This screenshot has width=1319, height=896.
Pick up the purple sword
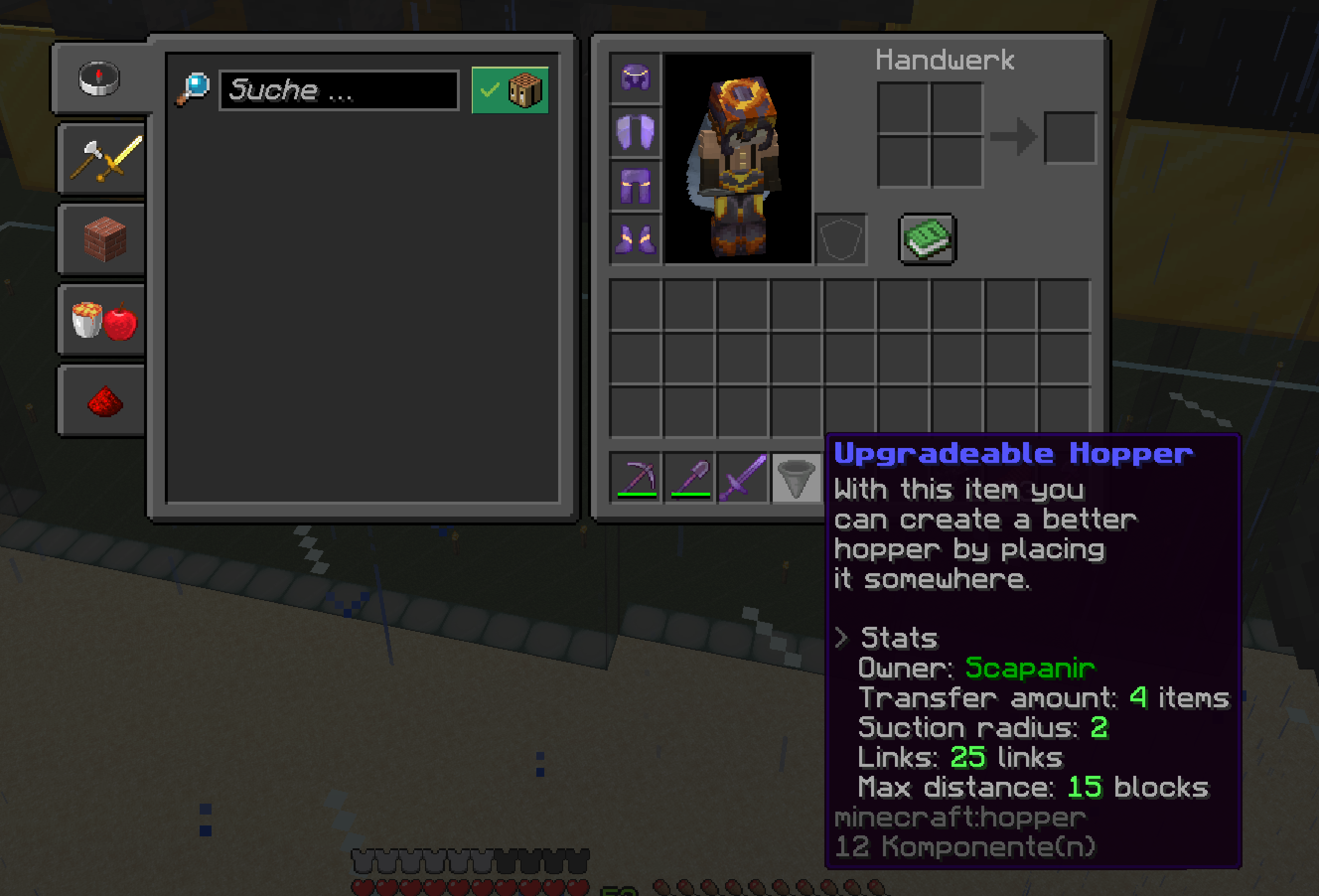(743, 477)
